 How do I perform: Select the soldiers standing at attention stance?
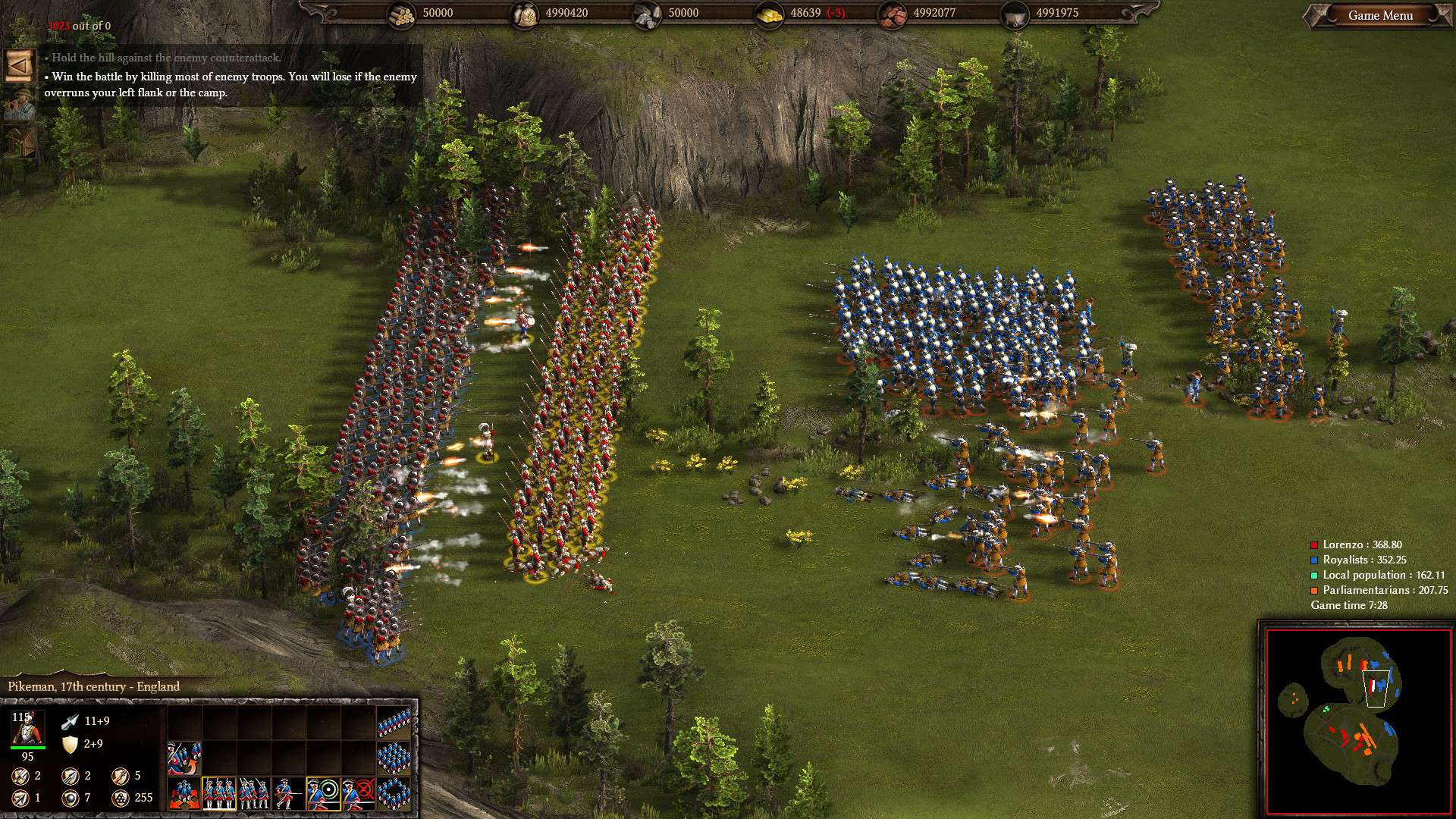pos(219,793)
